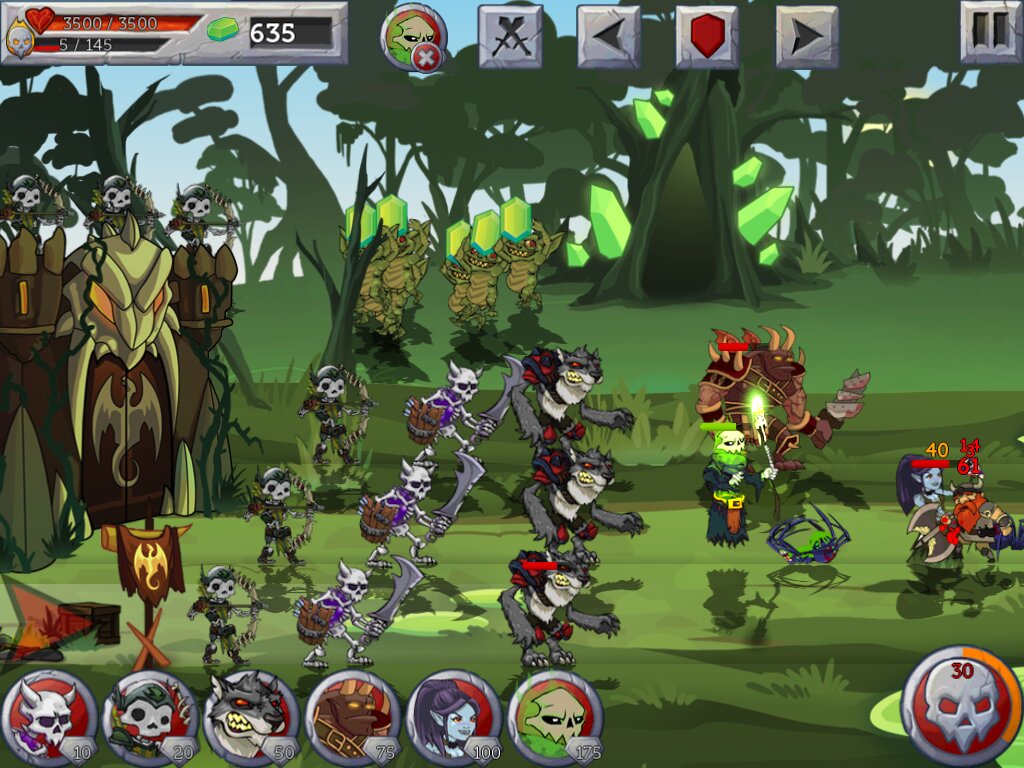Summon green hooded necromancer costing 175
The height and width of the screenshot is (768, 1024).
click(555, 718)
